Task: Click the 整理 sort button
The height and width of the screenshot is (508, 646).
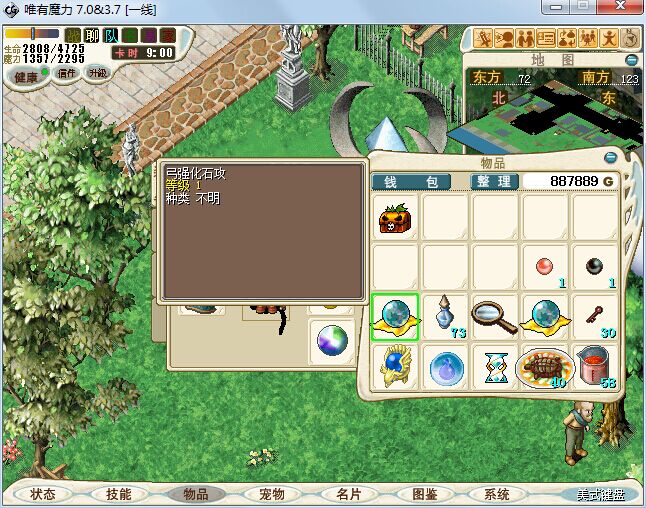Action: [x=494, y=182]
